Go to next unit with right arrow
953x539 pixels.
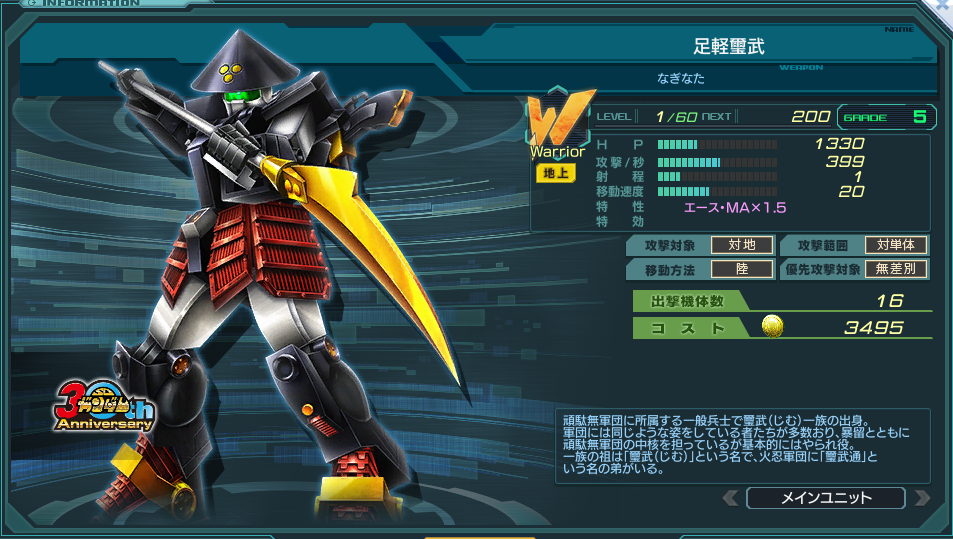coord(921,498)
